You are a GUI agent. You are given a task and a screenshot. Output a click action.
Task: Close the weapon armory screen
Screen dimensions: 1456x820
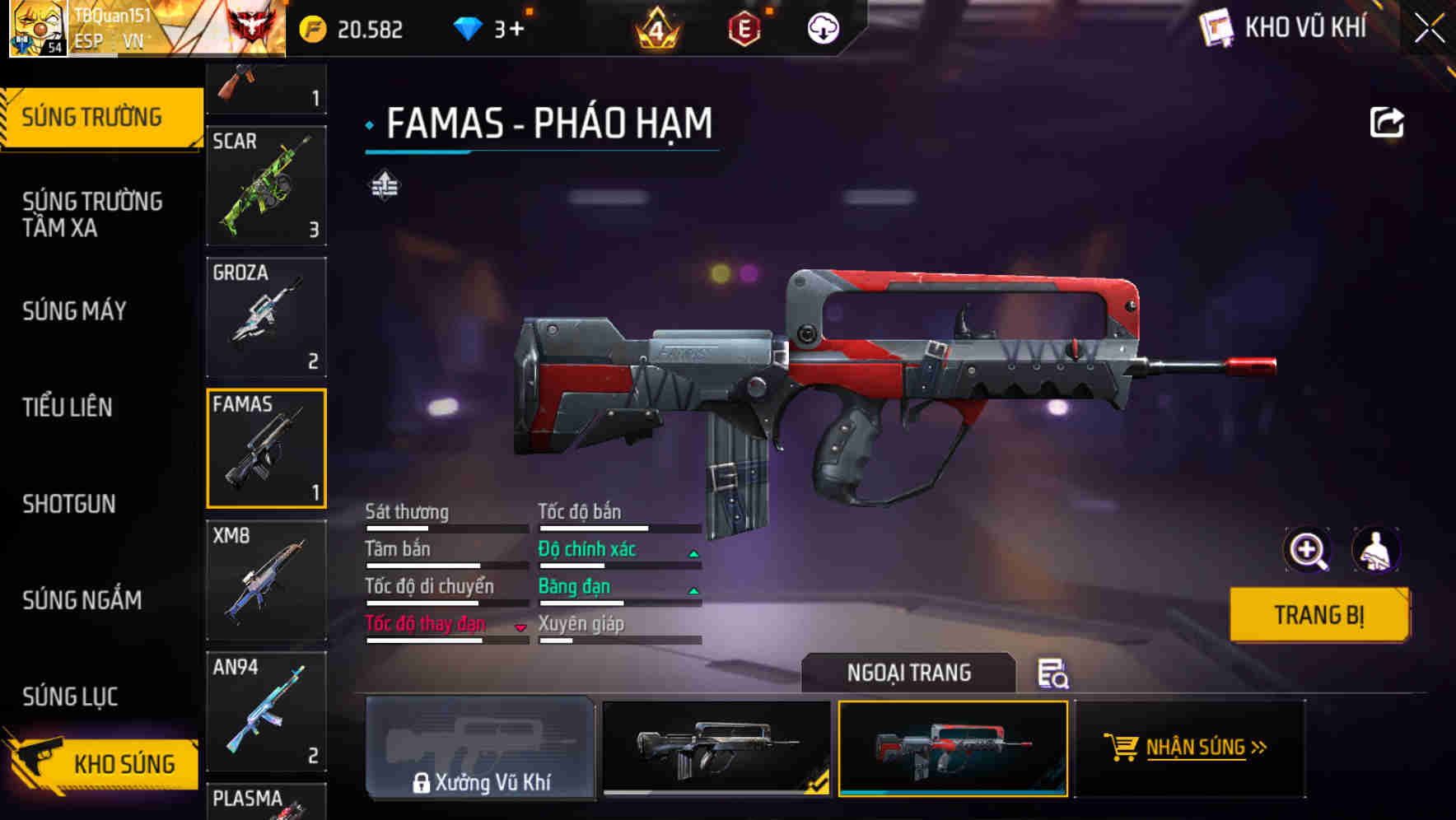tap(1430, 28)
